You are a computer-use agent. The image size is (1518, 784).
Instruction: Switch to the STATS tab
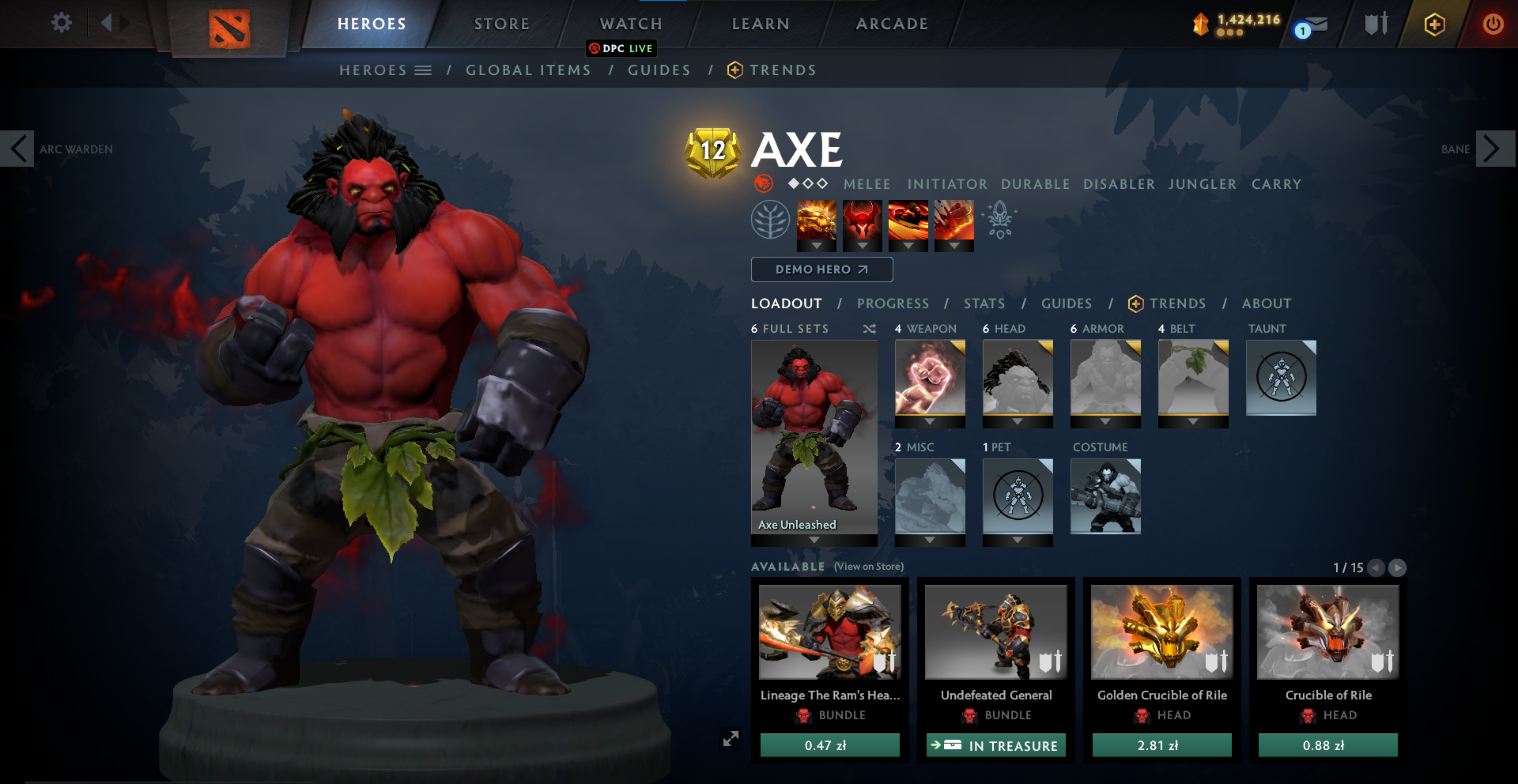tap(984, 303)
